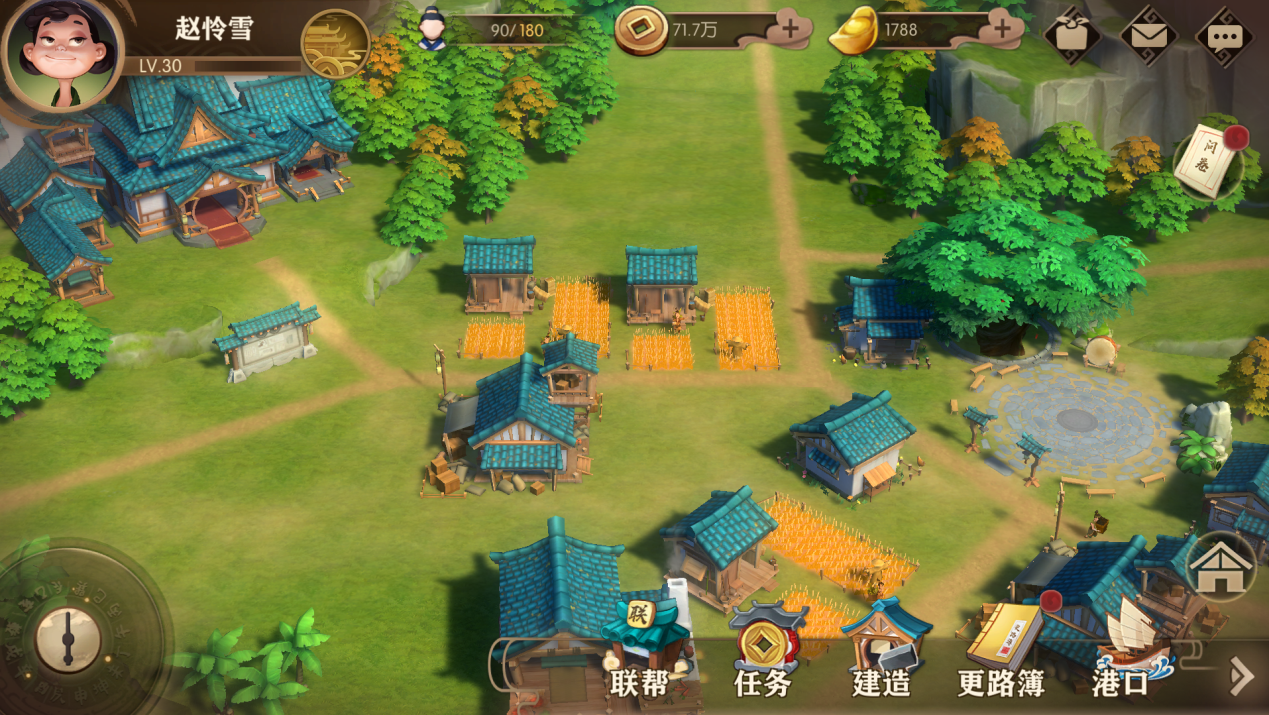Tap the compass dial control
Image resolution: width=1269 pixels, height=715 pixels.
coord(68,638)
